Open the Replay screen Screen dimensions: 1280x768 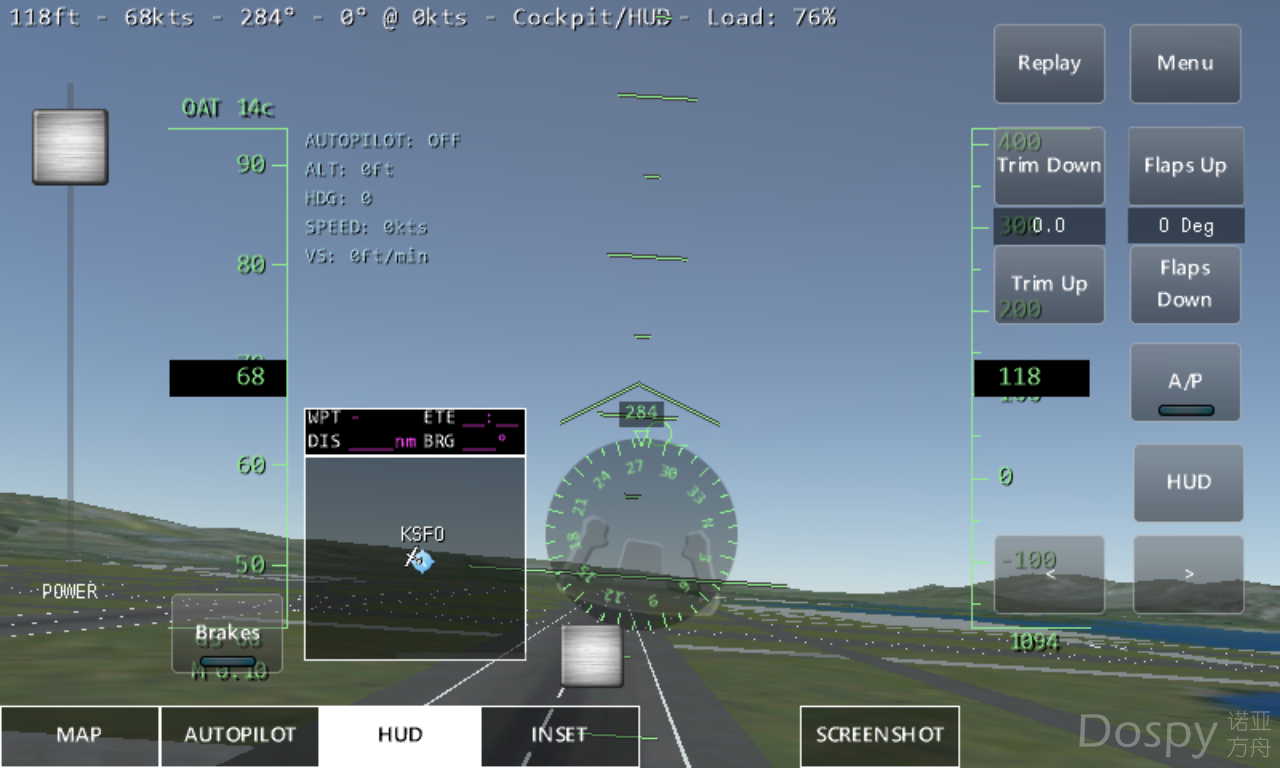coord(1049,63)
